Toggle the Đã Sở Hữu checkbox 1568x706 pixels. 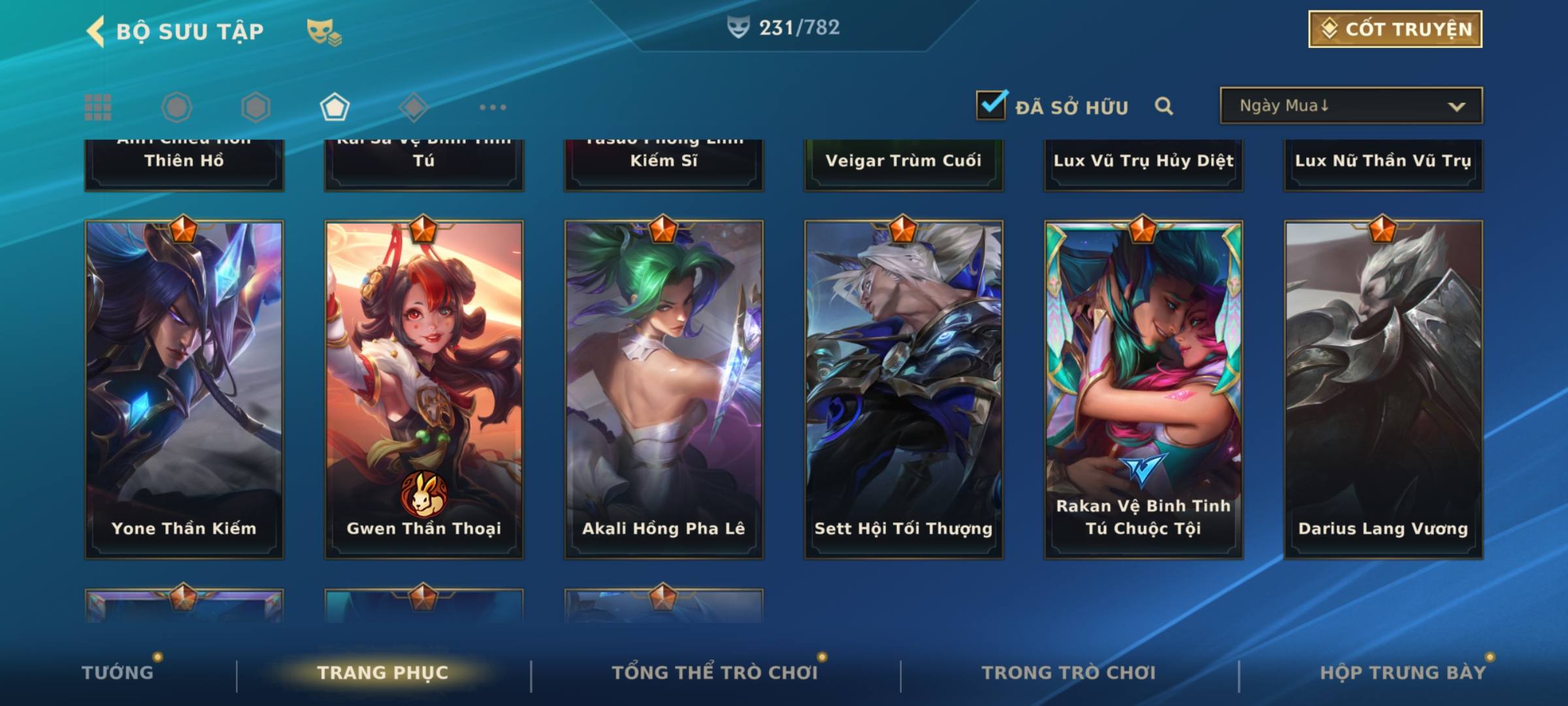(x=991, y=105)
